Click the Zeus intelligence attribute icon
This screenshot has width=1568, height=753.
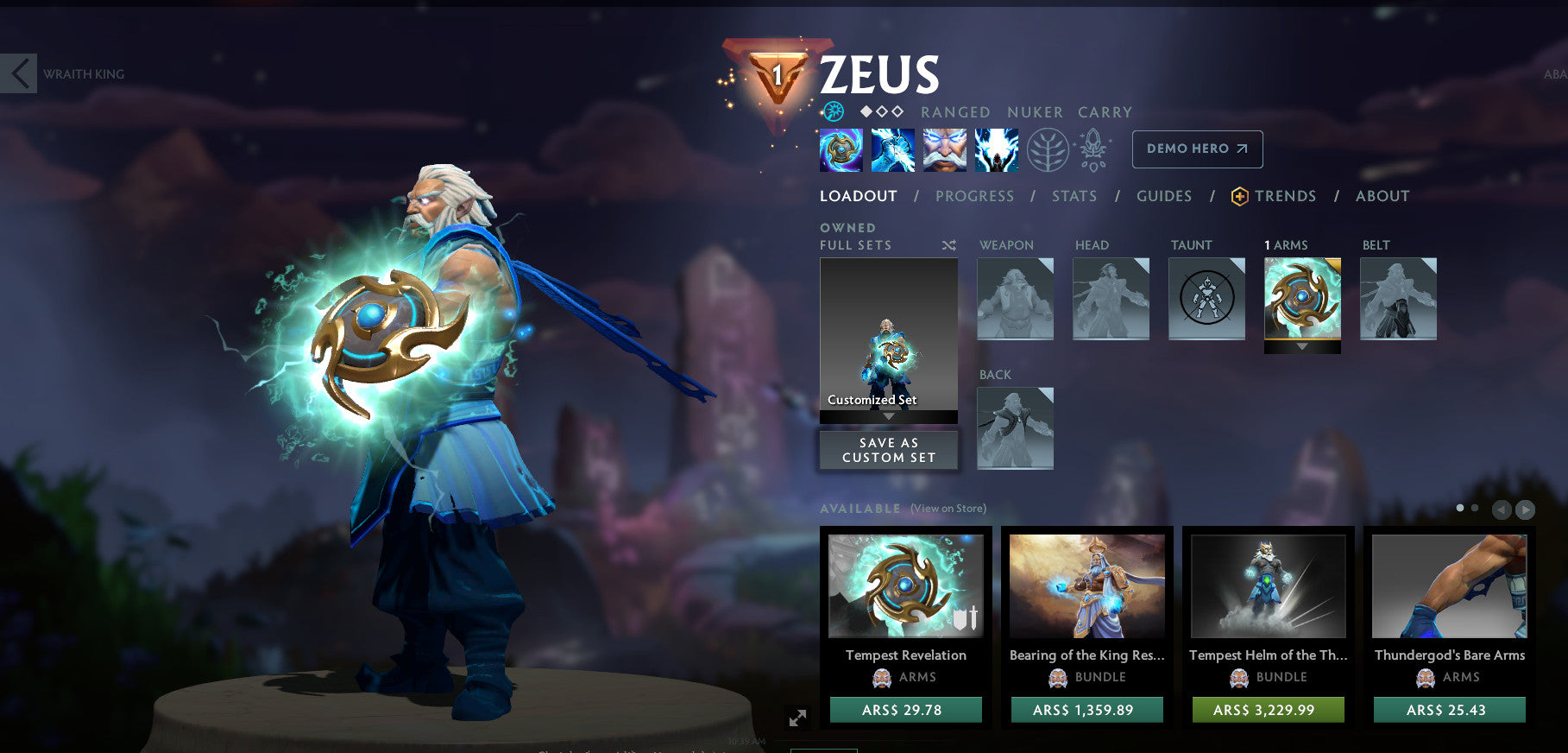point(834,111)
